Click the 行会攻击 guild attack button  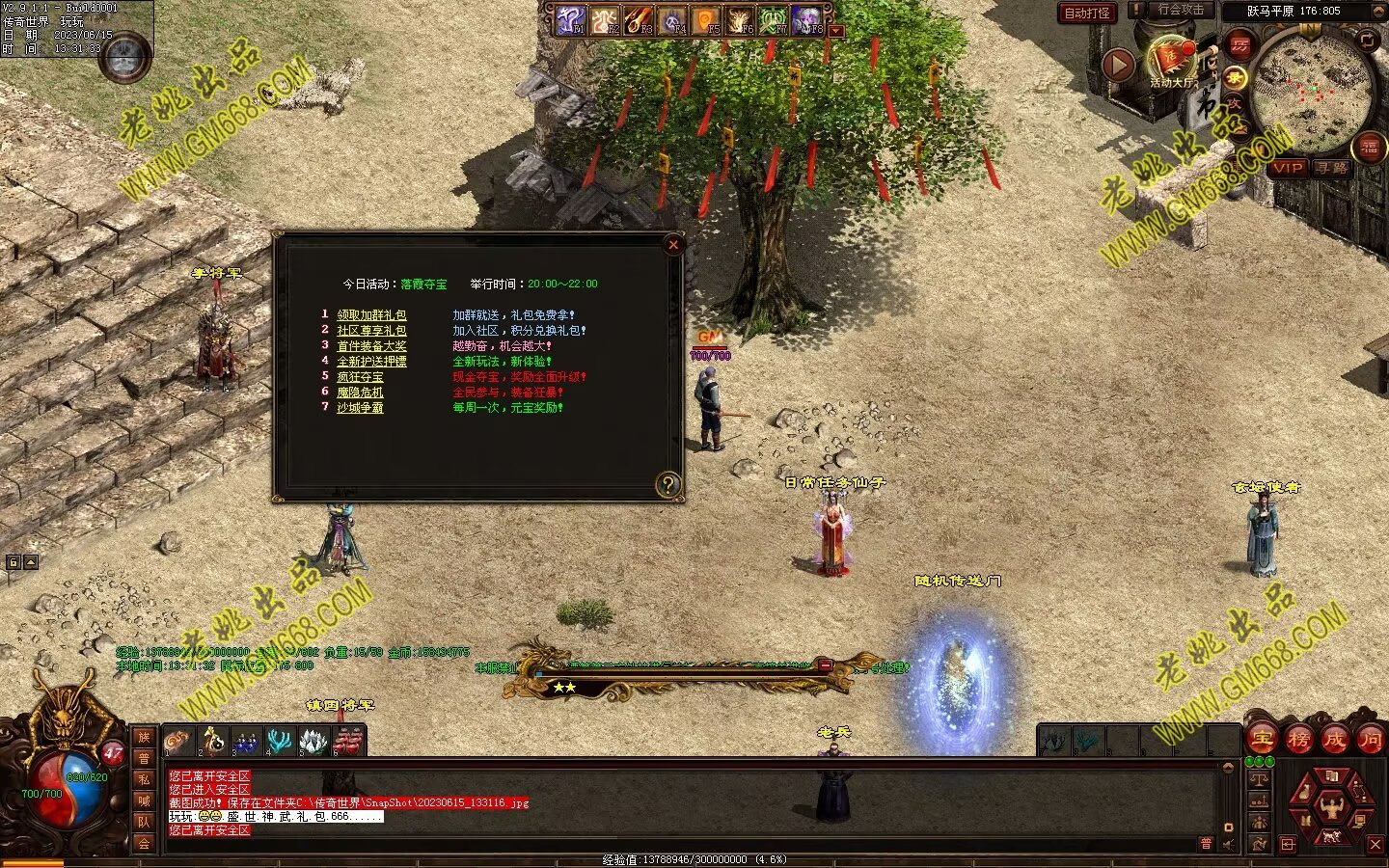click(1181, 11)
